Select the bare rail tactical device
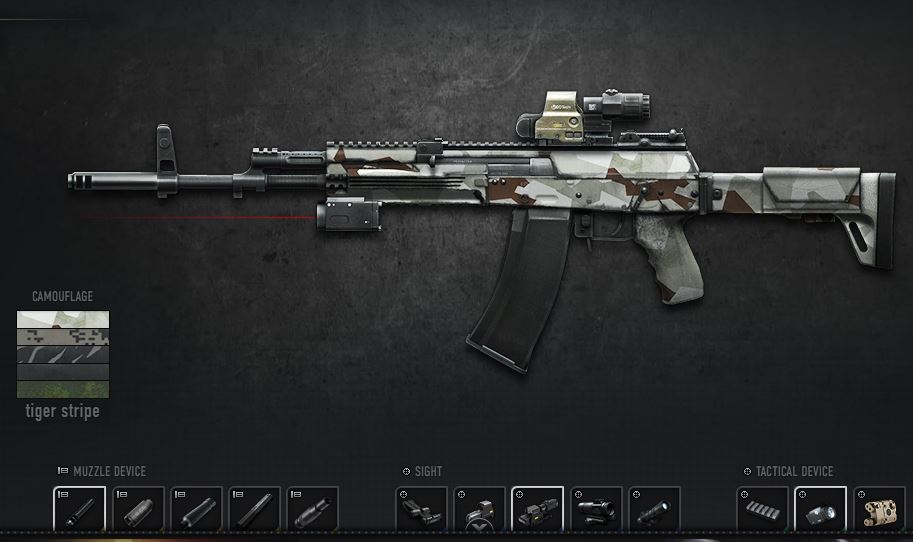This screenshot has width=913, height=542. coord(762,510)
